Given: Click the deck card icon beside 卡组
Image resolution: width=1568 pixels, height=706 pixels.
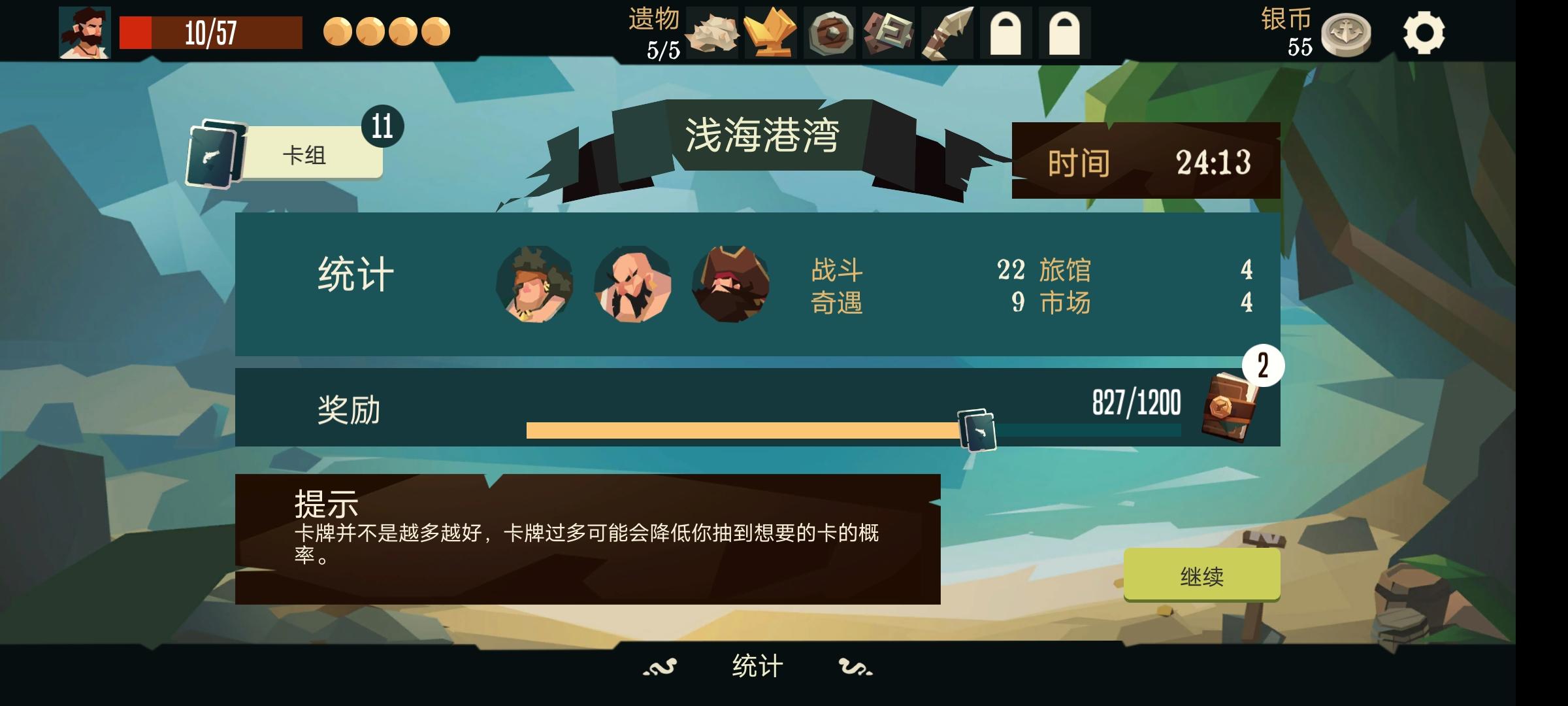Looking at the screenshot, I should point(212,154).
